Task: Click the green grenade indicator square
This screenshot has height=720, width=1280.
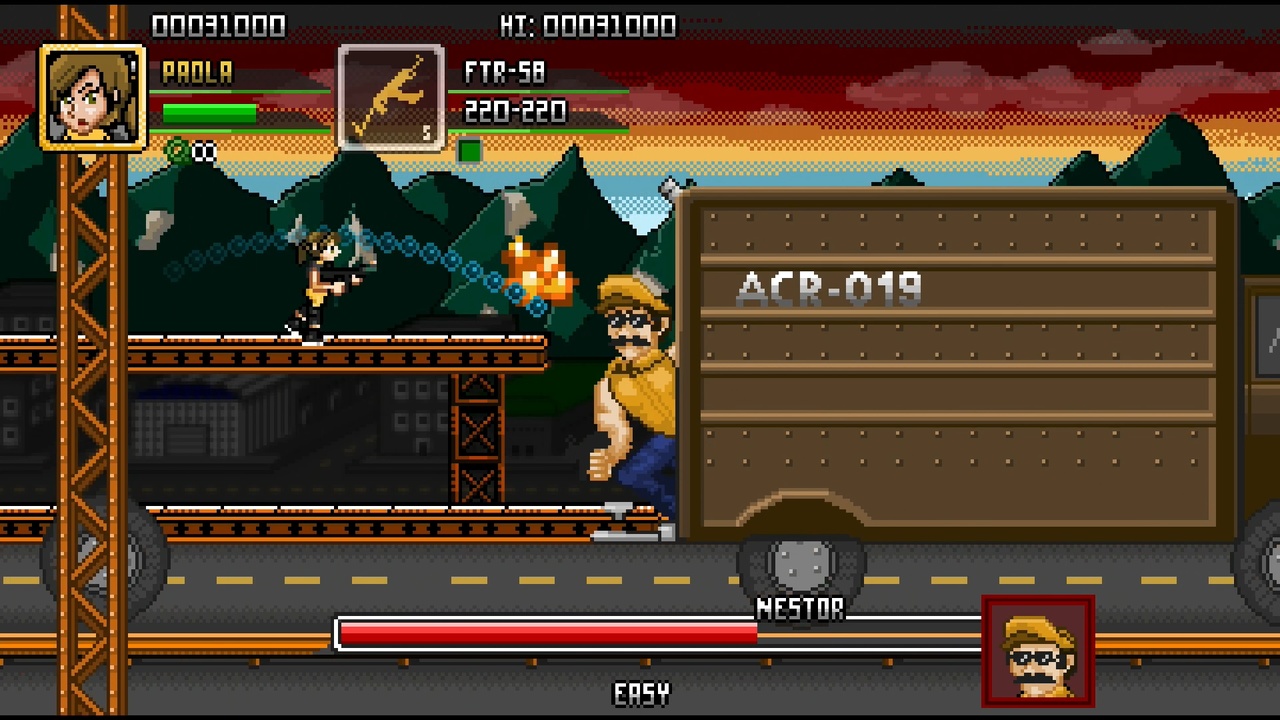Action: coord(470,150)
